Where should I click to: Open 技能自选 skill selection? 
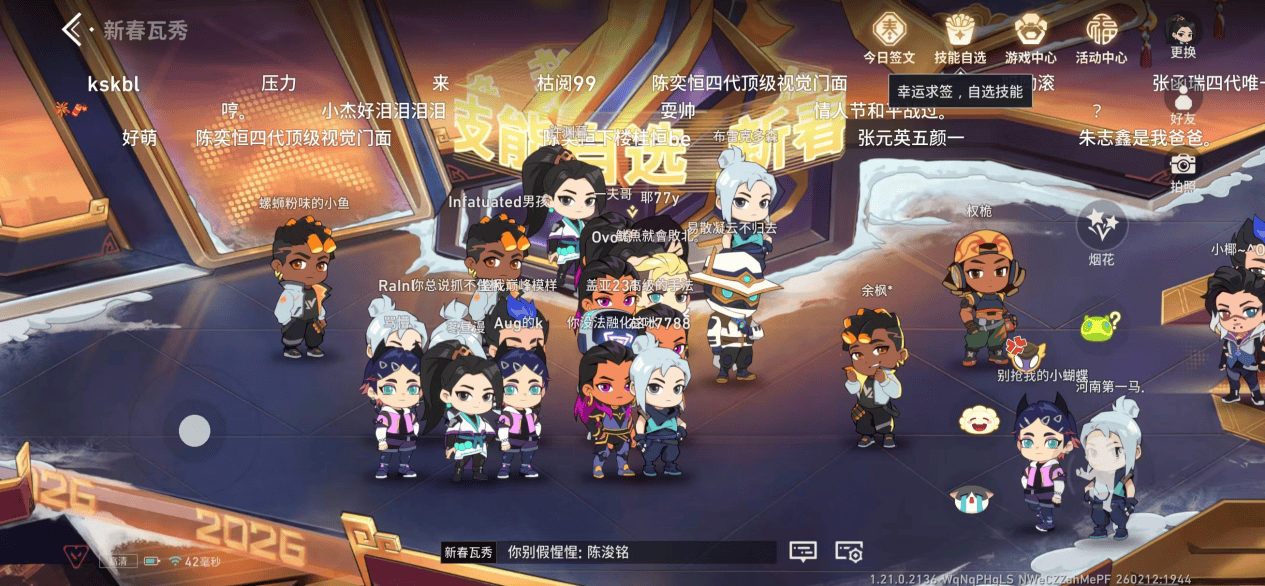click(x=959, y=37)
